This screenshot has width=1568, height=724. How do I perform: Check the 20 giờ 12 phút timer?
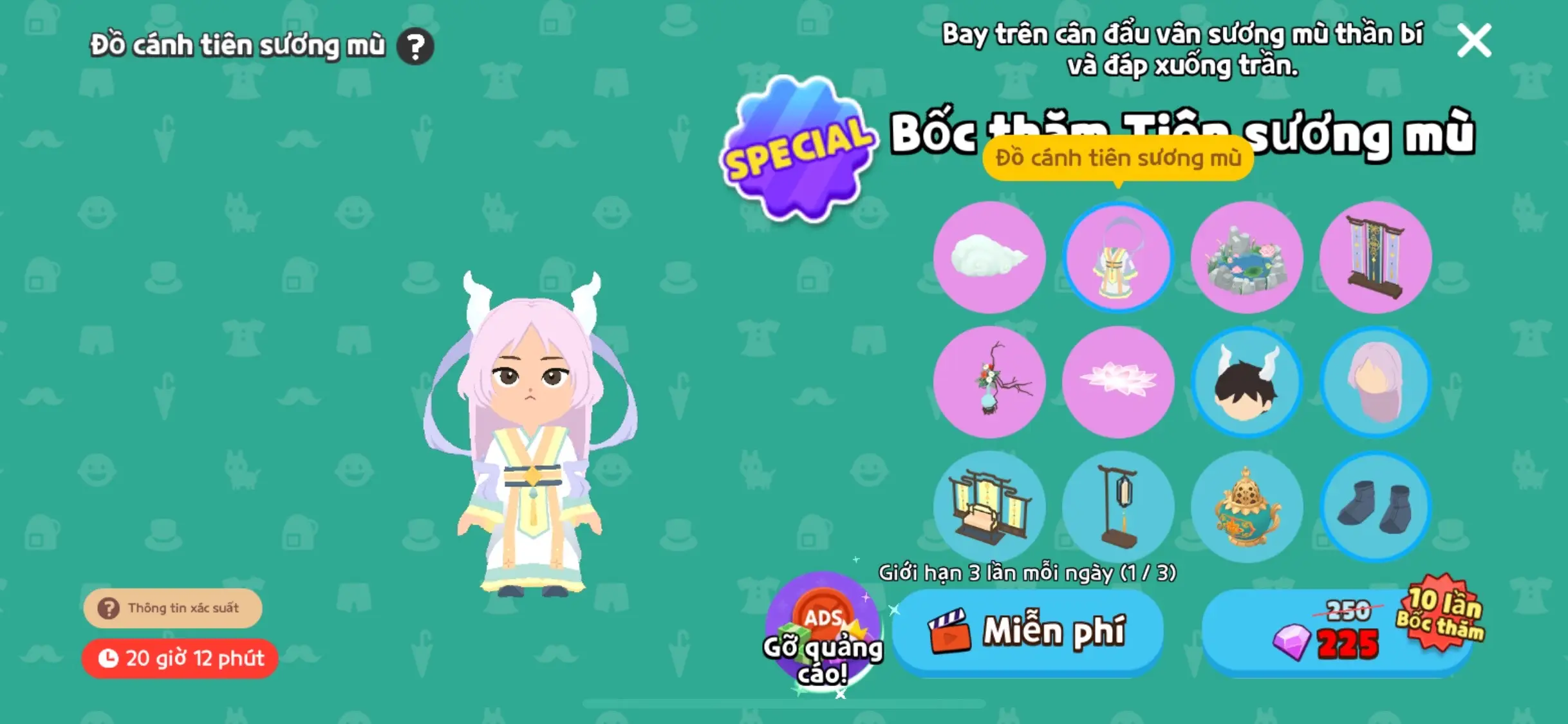point(179,658)
